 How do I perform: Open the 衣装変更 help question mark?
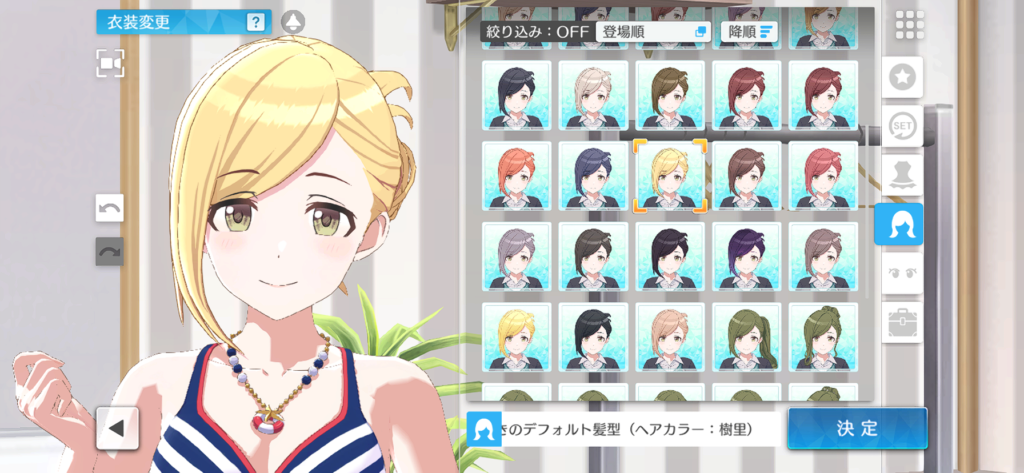click(x=256, y=21)
